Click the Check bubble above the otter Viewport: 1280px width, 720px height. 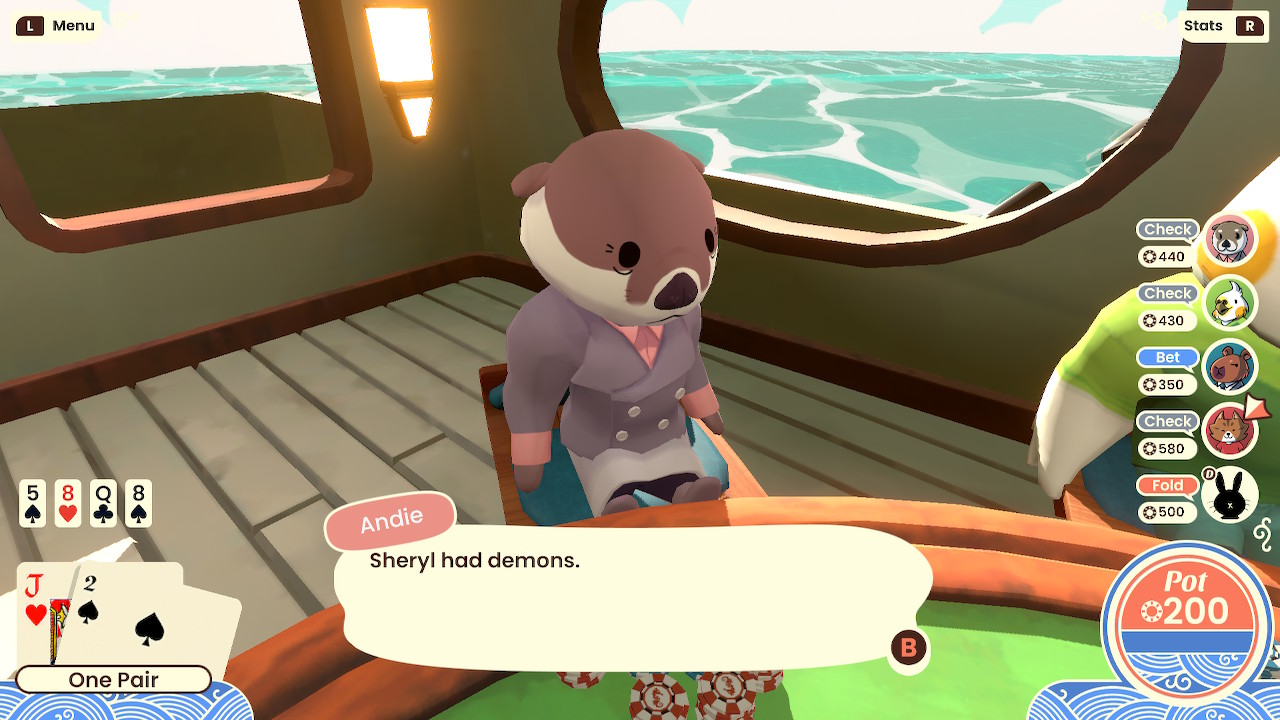click(x=1167, y=229)
